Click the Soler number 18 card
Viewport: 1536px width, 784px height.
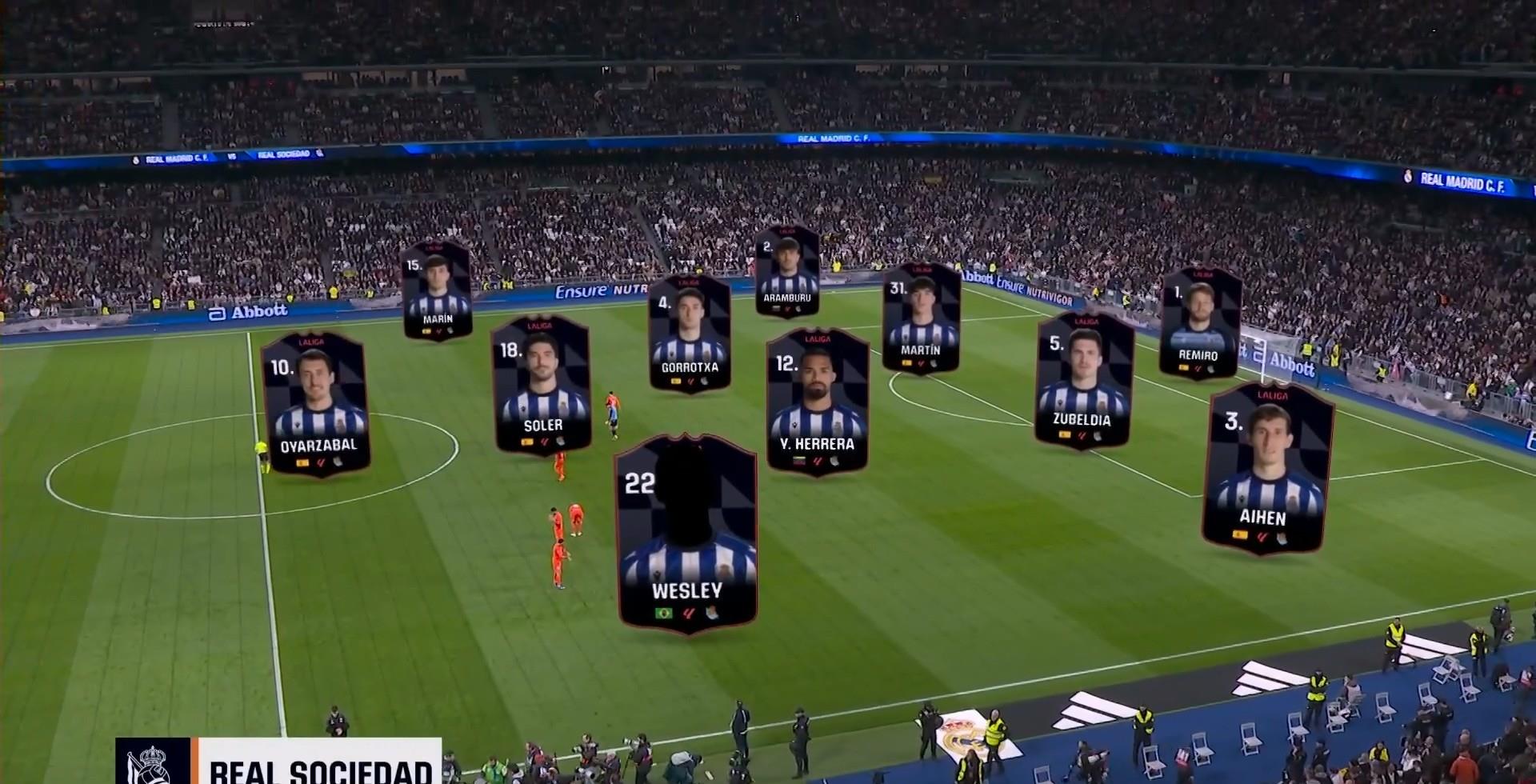(x=542, y=385)
